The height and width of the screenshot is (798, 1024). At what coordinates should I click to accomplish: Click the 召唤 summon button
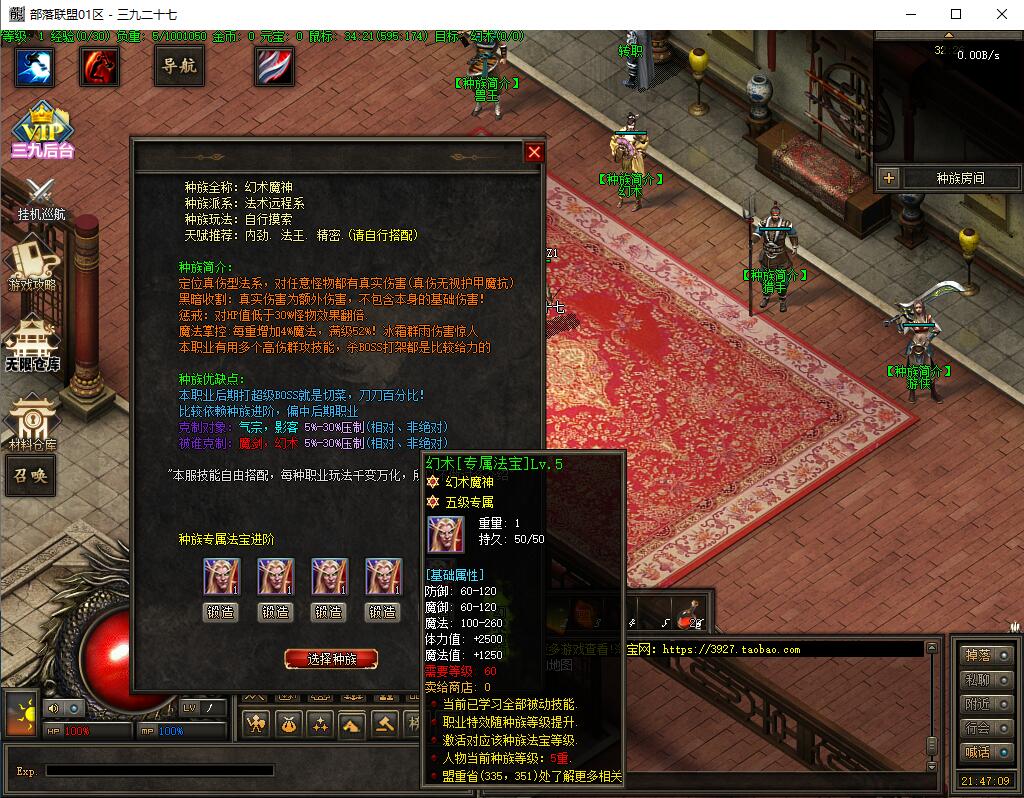[29, 475]
